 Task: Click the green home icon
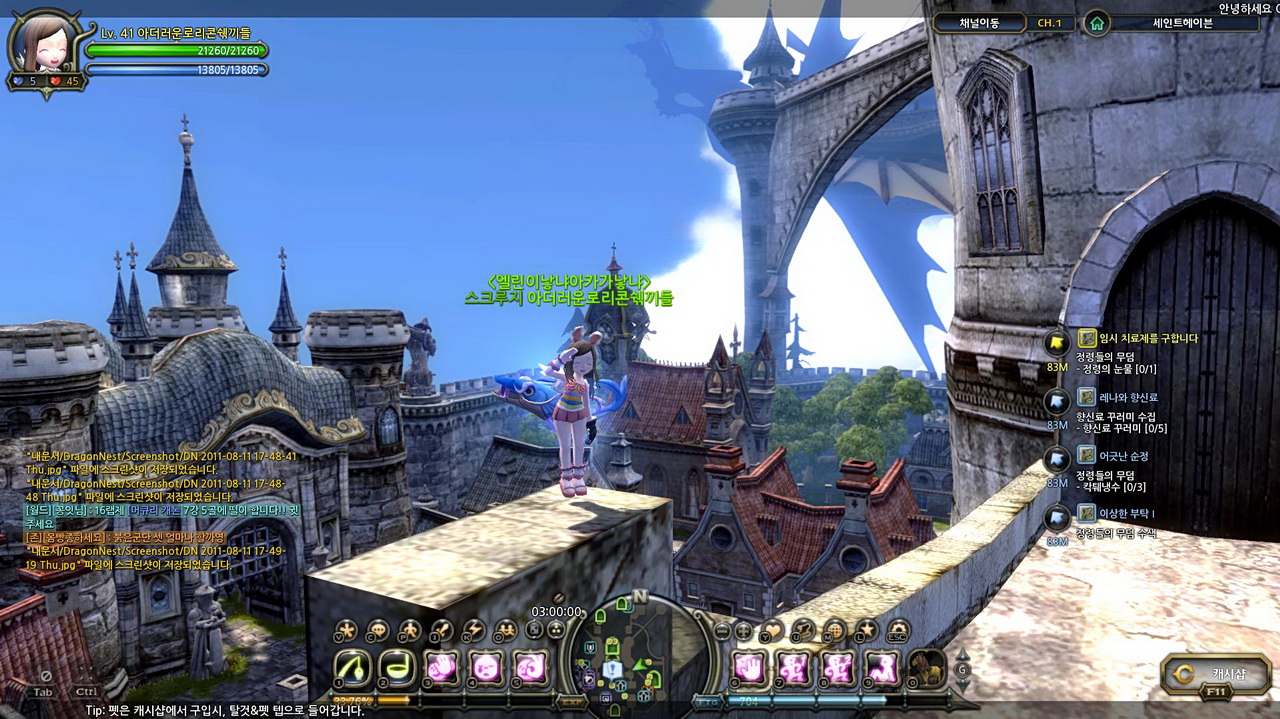pos(1097,22)
